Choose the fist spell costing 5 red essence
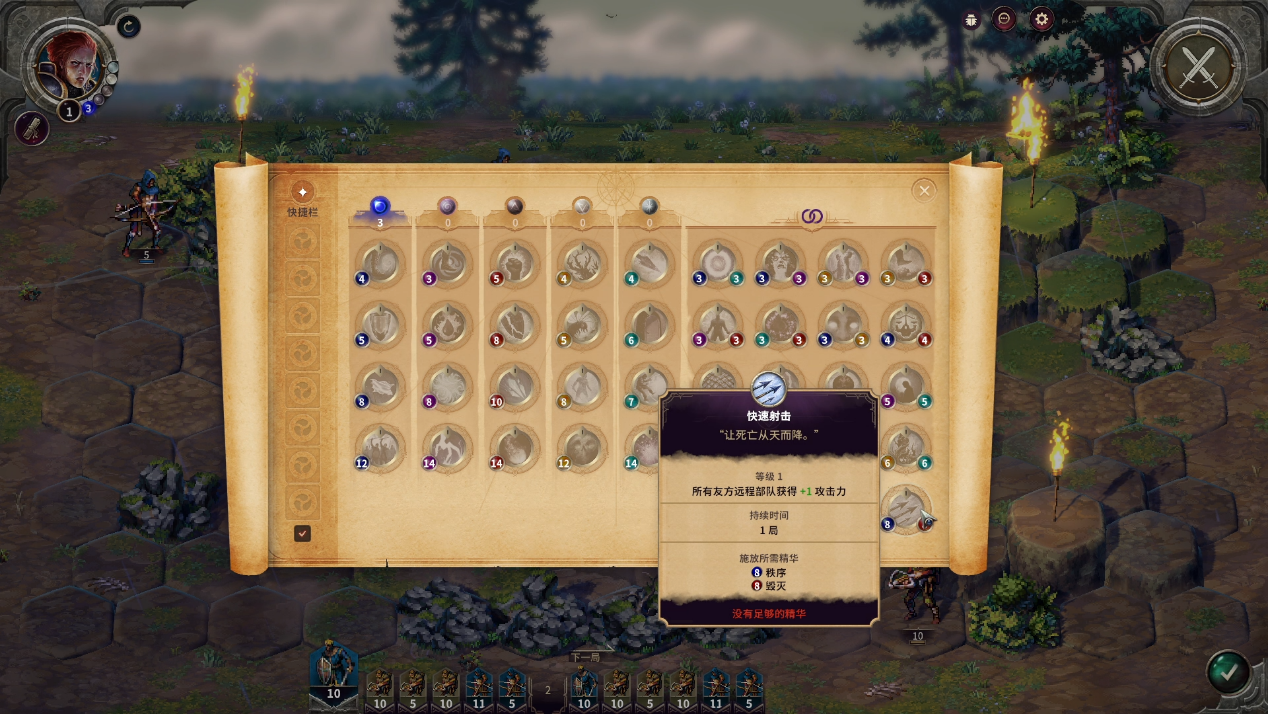The image size is (1268, 714). [x=515, y=264]
